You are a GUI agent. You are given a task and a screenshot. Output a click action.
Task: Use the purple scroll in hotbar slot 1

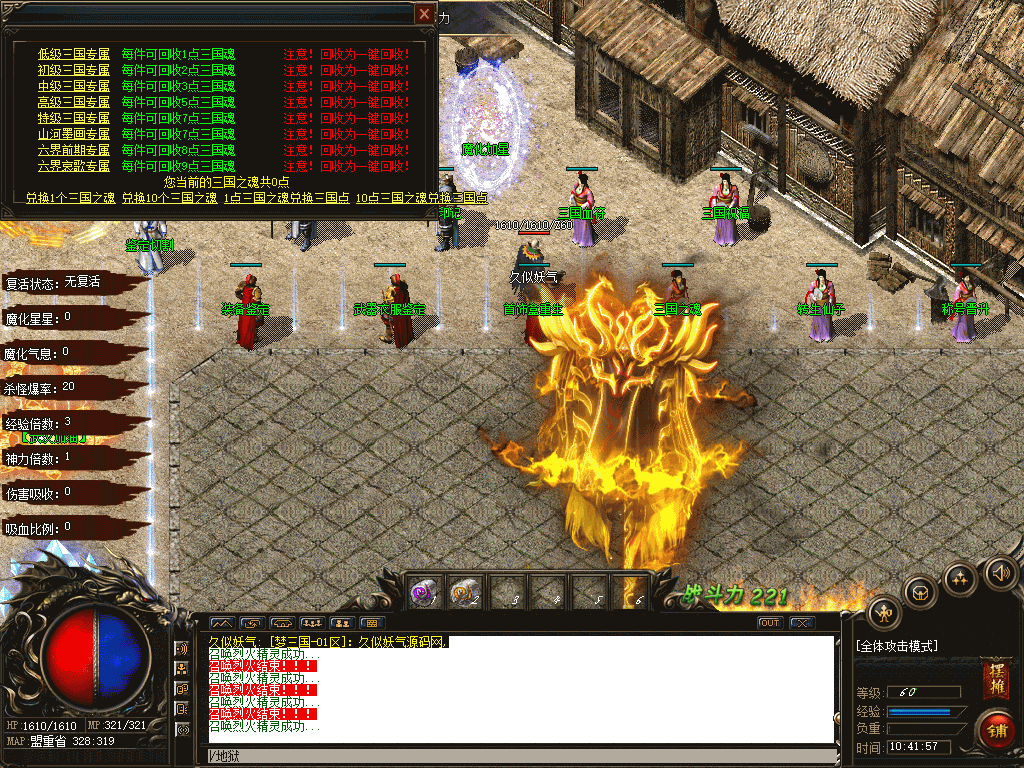click(x=423, y=592)
